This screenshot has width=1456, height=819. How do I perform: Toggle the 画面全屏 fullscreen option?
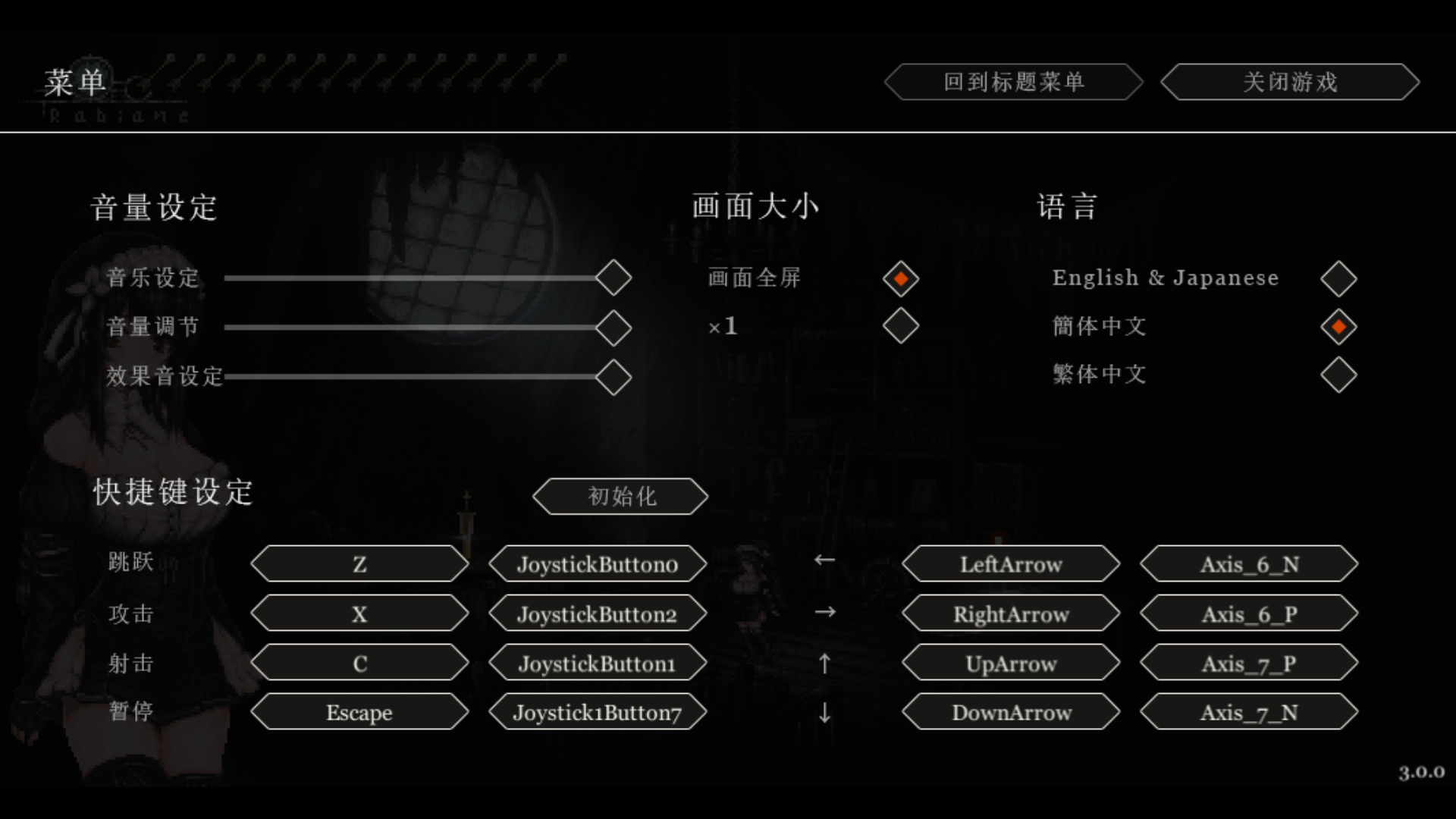pyautogui.click(x=900, y=279)
